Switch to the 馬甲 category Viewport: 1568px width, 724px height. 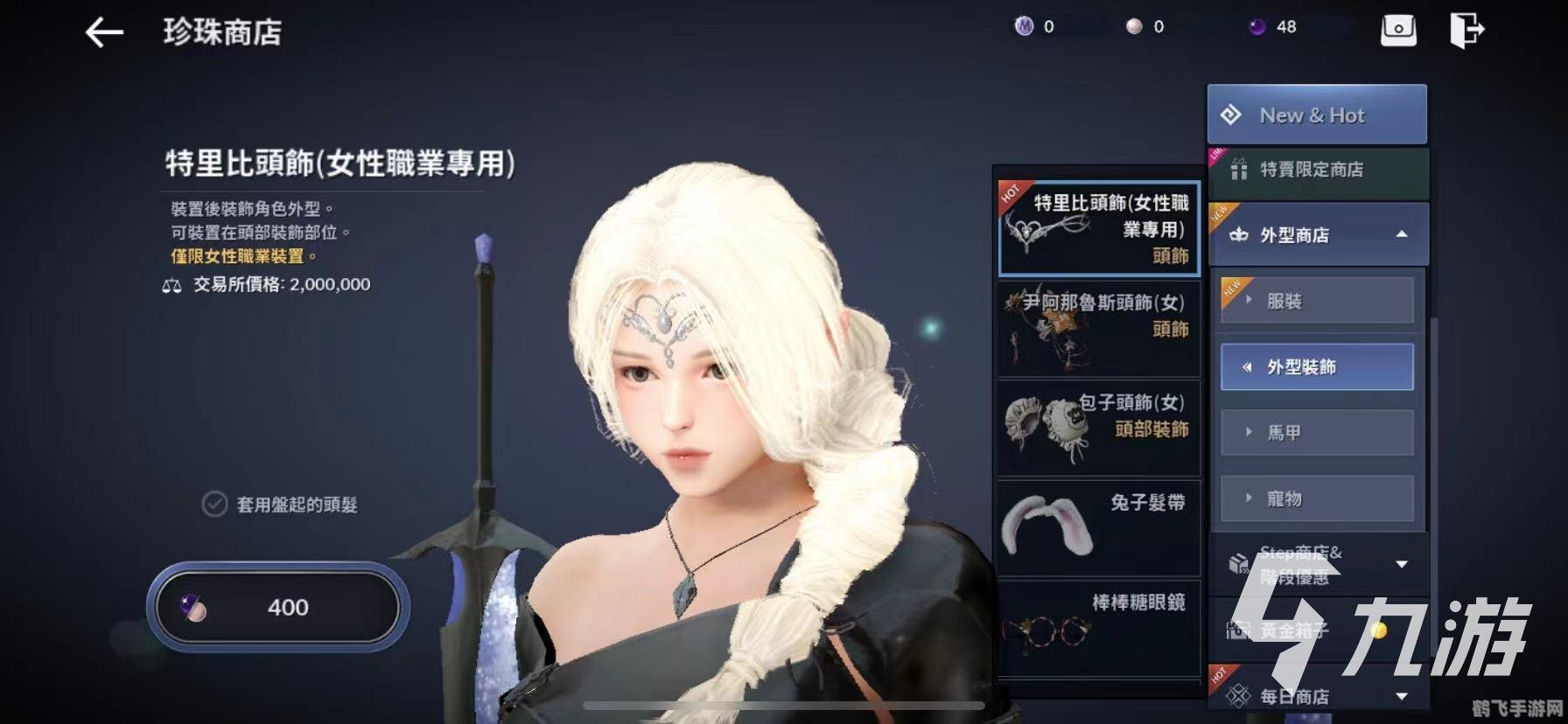pos(1316,432)
